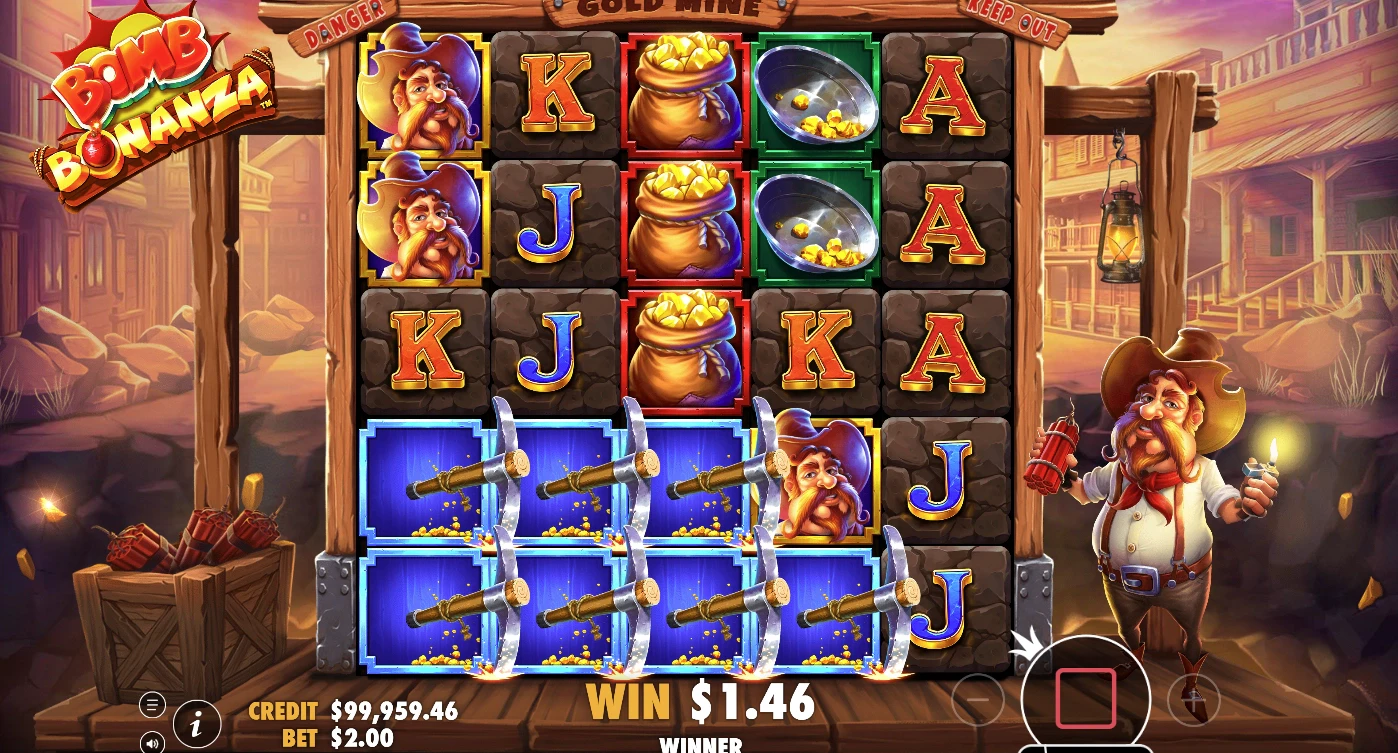Toggle sound on or off

pyautogui.click(x=152, y=742)
